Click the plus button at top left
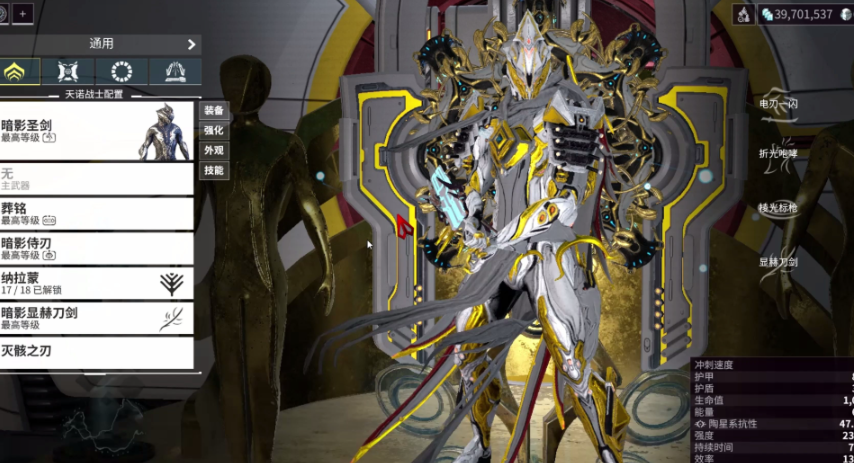This screenshot has height=463, width=854. (23, 14)
